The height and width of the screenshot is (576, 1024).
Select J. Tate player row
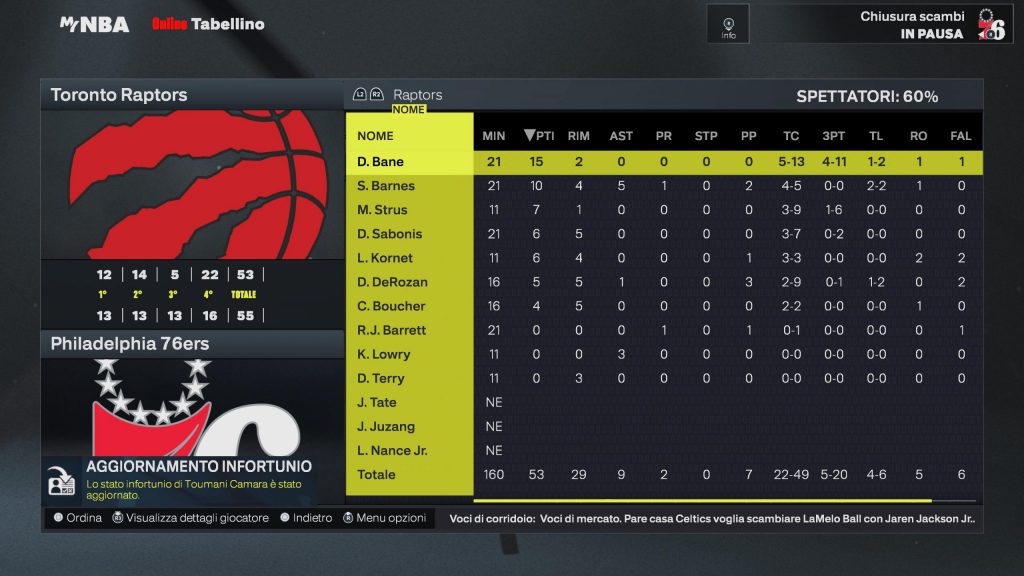tap(377, 402)
